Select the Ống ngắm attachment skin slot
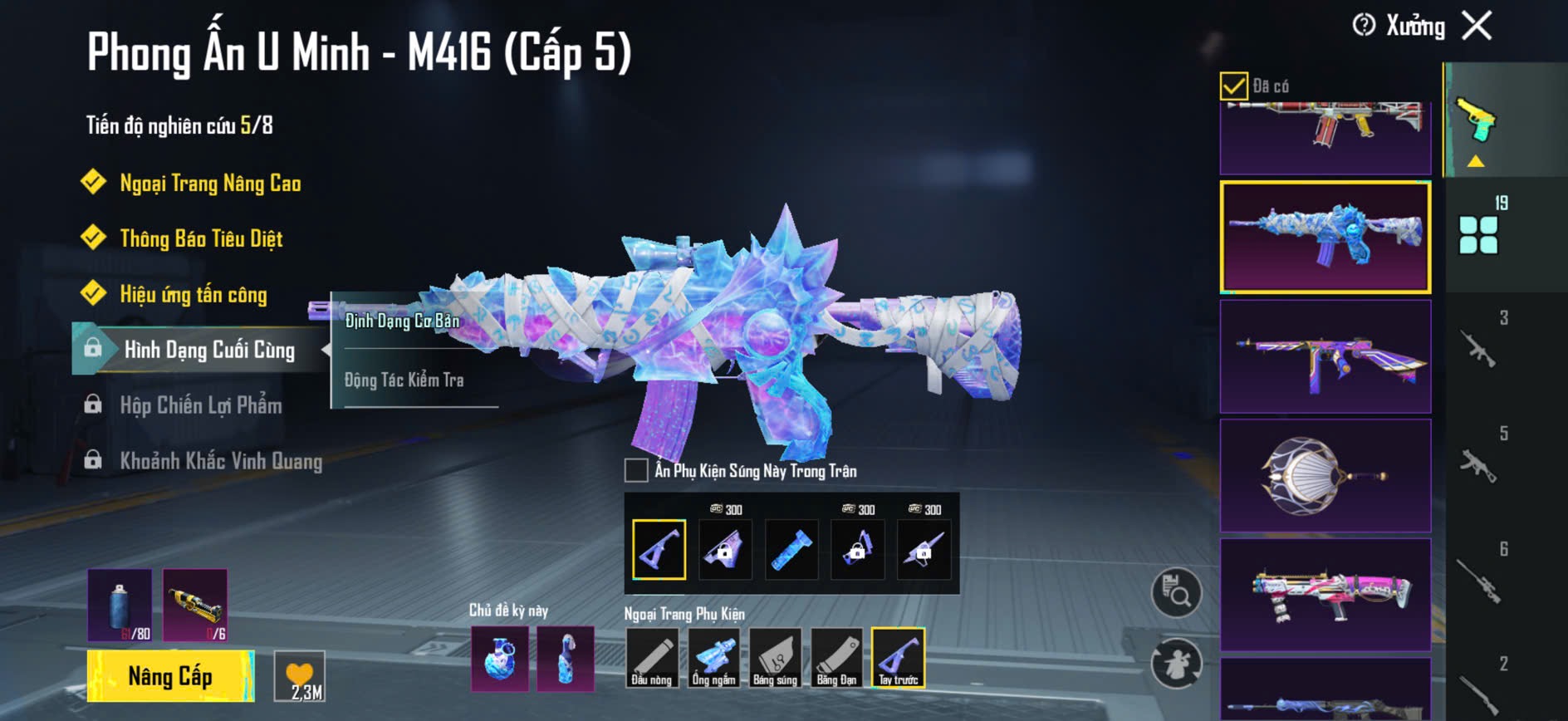The height and width of the screenshot is (721, 1568). (x=713, y=658)
